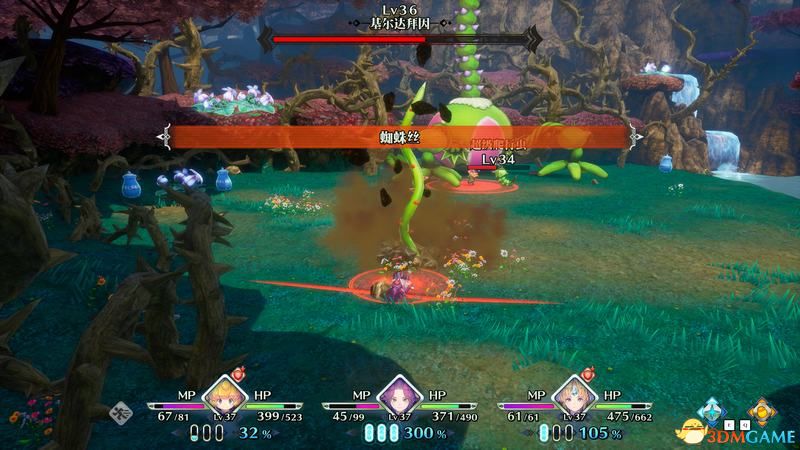Screen dimensions: 800x450
Task: Click the grey diamond emblem beside the party bars
Action: pyautogui.click(x=120, y=409)
